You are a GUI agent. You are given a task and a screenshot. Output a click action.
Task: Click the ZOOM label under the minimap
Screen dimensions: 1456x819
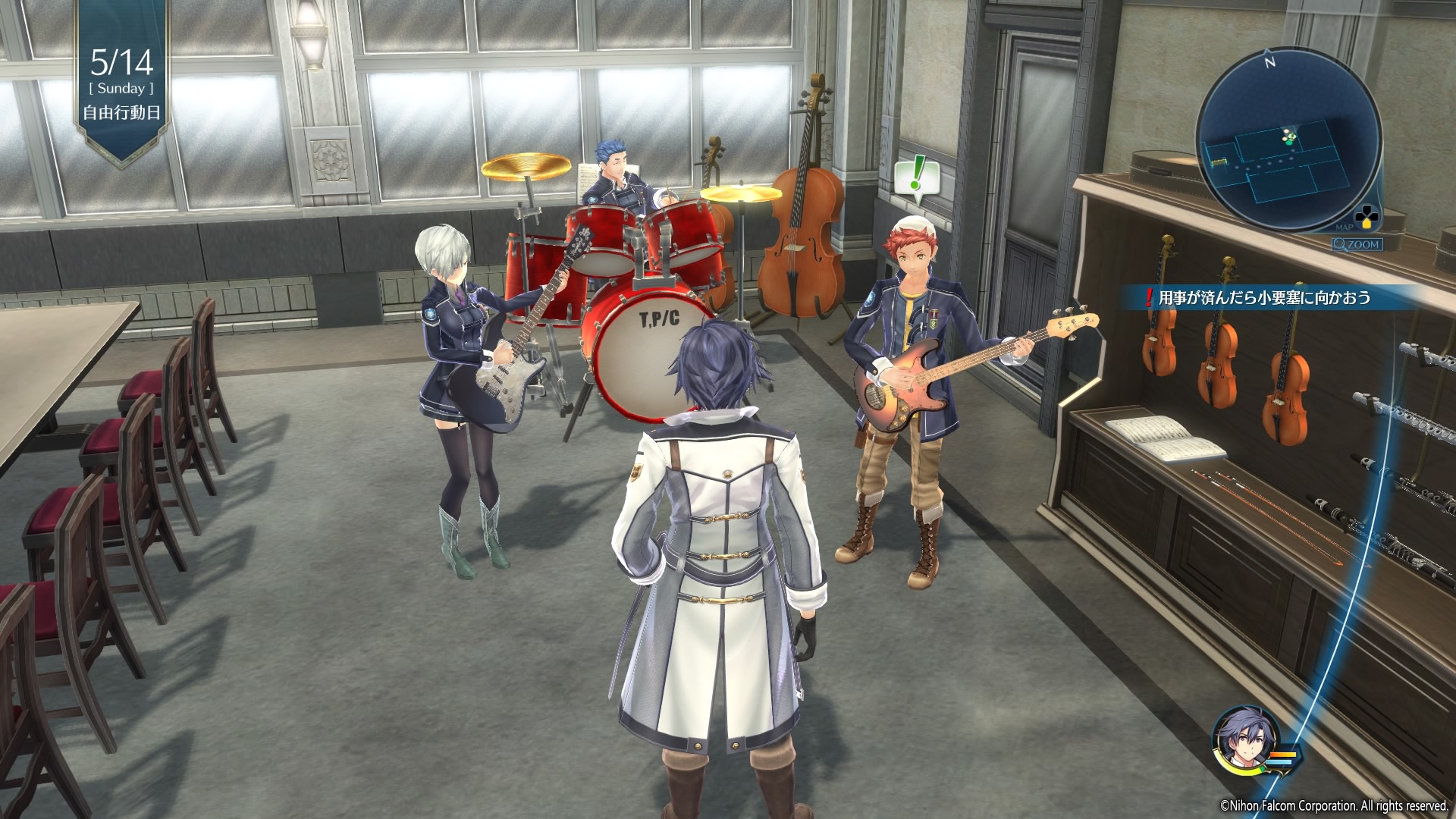(1357, 244)
